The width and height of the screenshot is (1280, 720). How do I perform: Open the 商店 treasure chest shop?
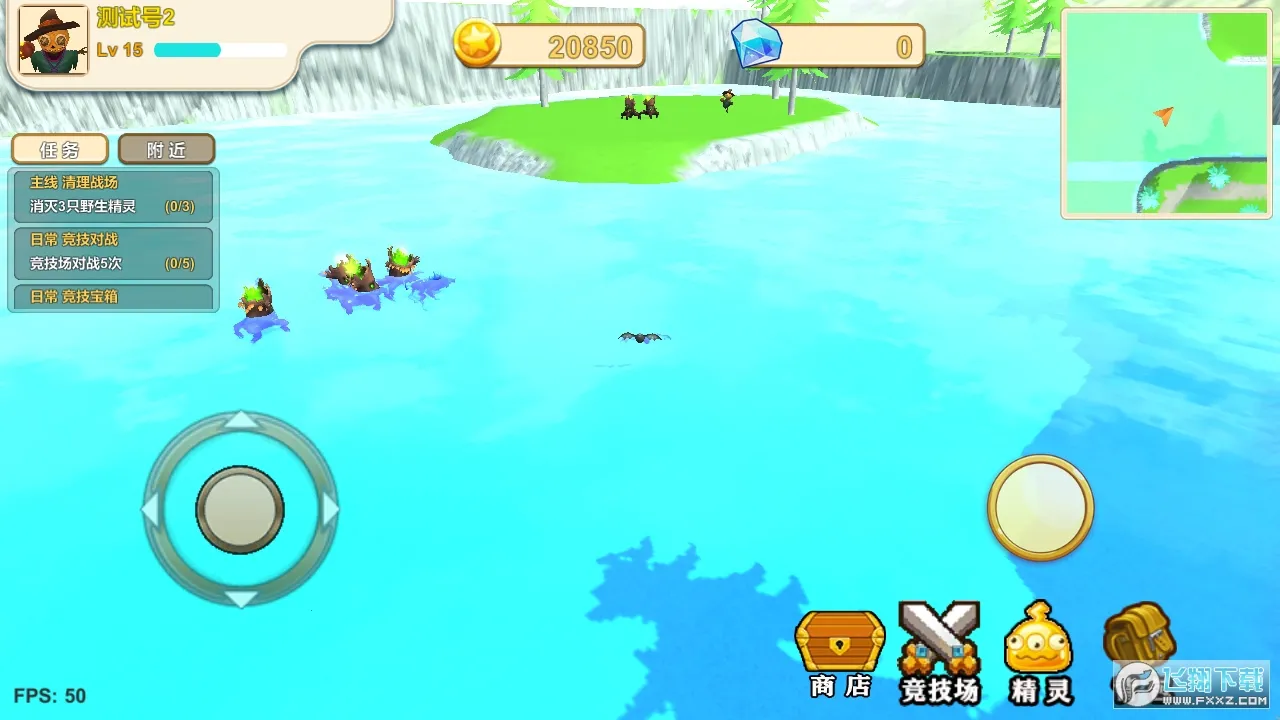click(x=840, y=652)
